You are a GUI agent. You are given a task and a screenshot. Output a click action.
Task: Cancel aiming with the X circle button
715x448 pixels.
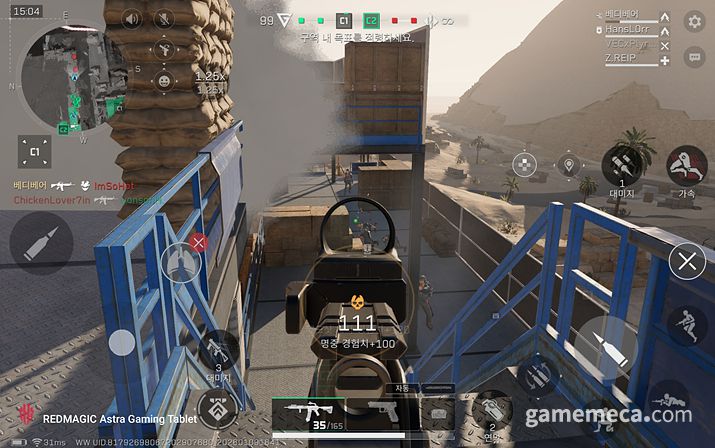tap(686, 263)
